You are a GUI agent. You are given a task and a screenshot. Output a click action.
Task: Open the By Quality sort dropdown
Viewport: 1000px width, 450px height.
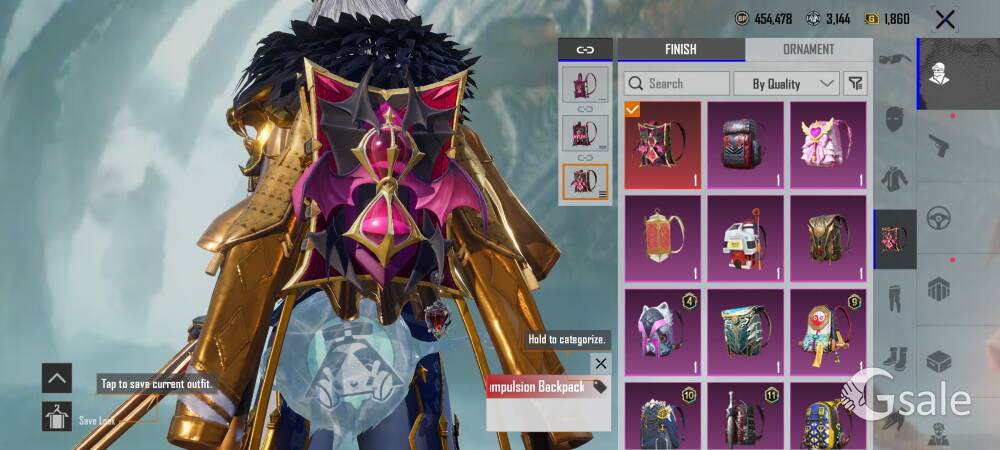[x=786, y=83]
